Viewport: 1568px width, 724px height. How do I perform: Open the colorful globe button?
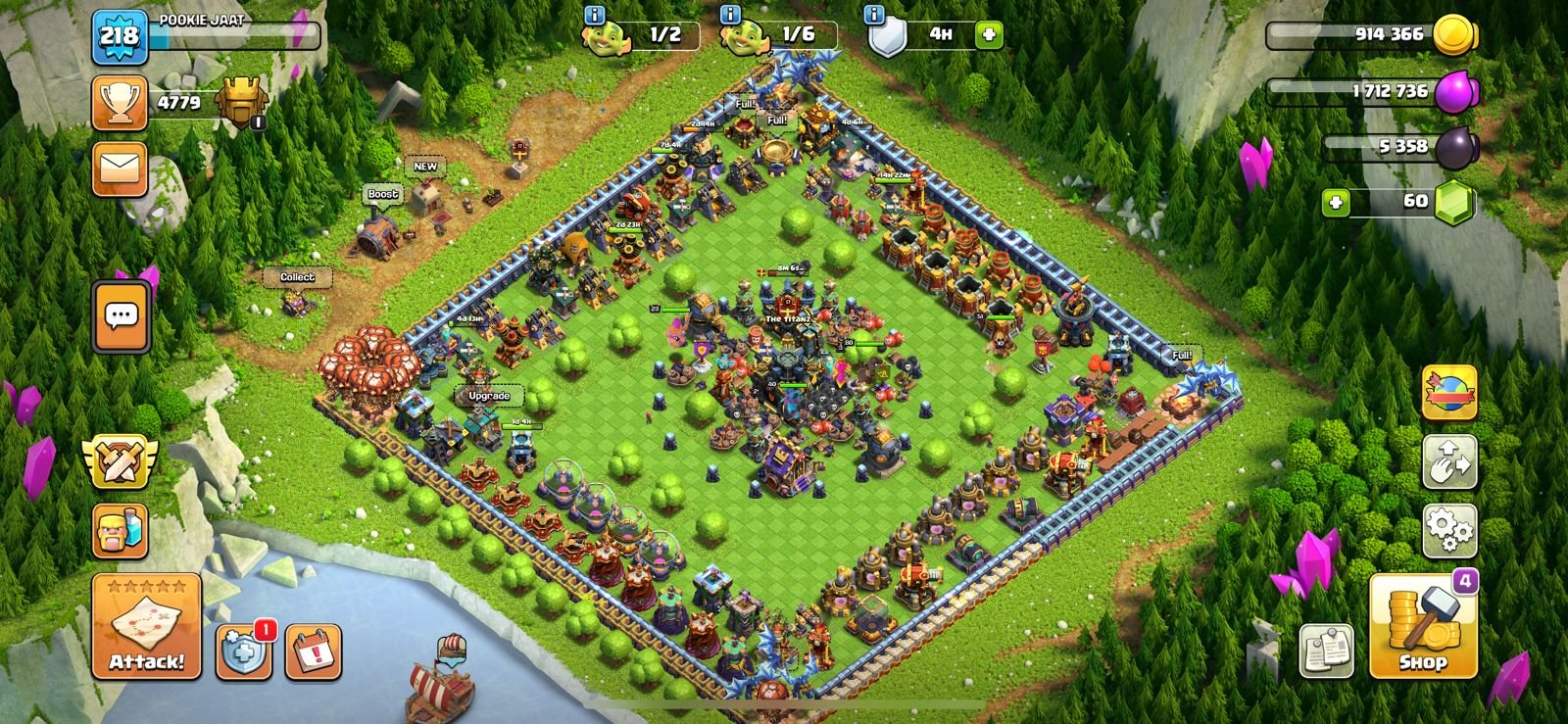point(1449,392)
